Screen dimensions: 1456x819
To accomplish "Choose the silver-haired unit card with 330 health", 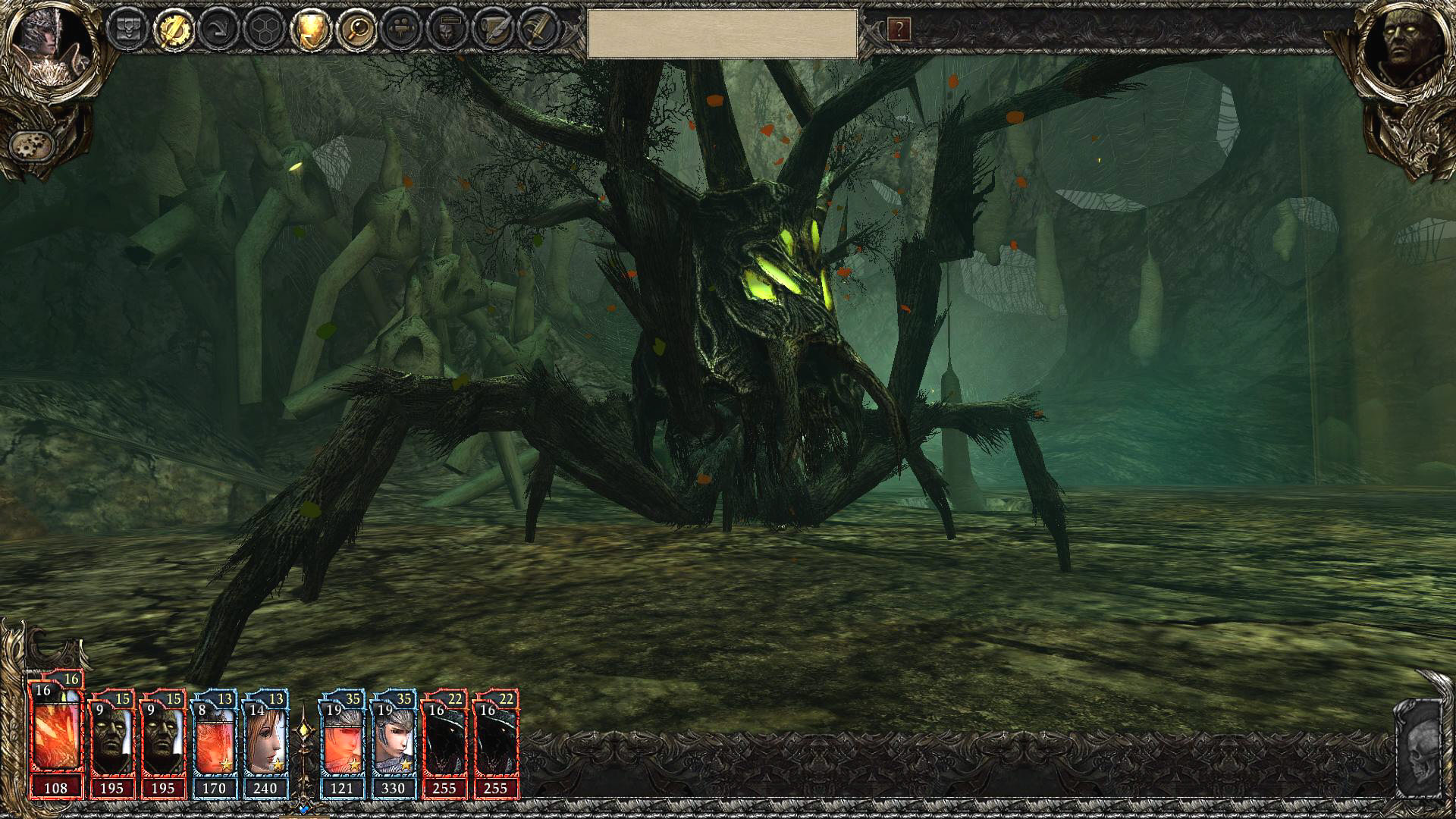I will pos(393,743).
